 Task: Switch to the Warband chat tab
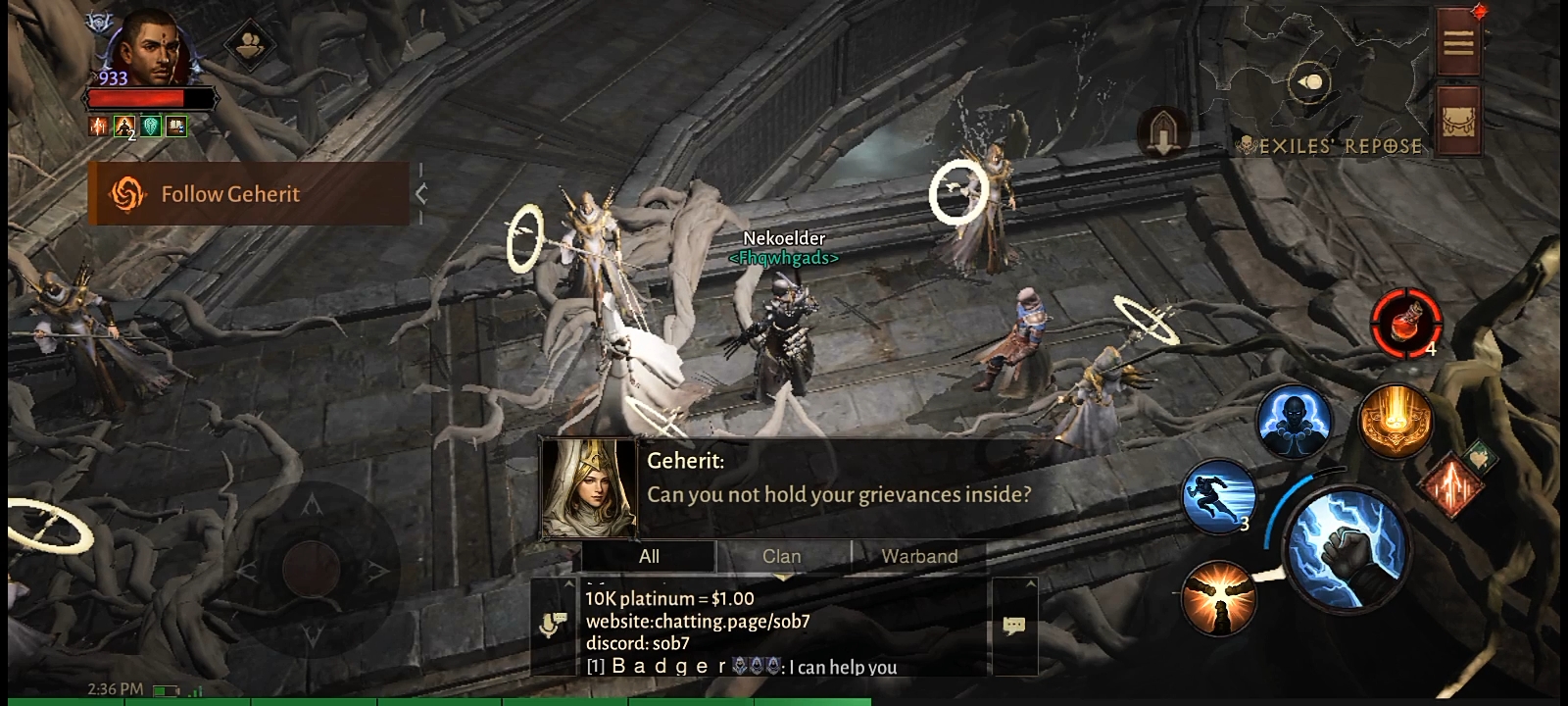point(919,556)
